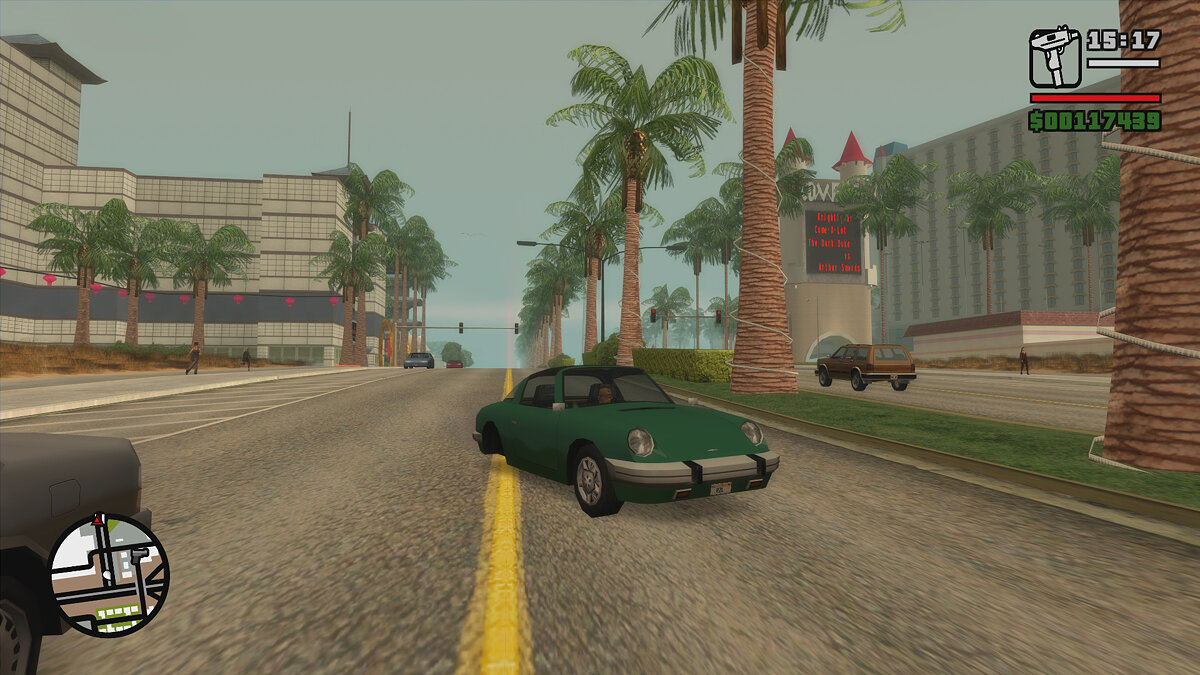Click the circular radar minimap
This screenshot has height=675, width=1200.
pos(109,575)
